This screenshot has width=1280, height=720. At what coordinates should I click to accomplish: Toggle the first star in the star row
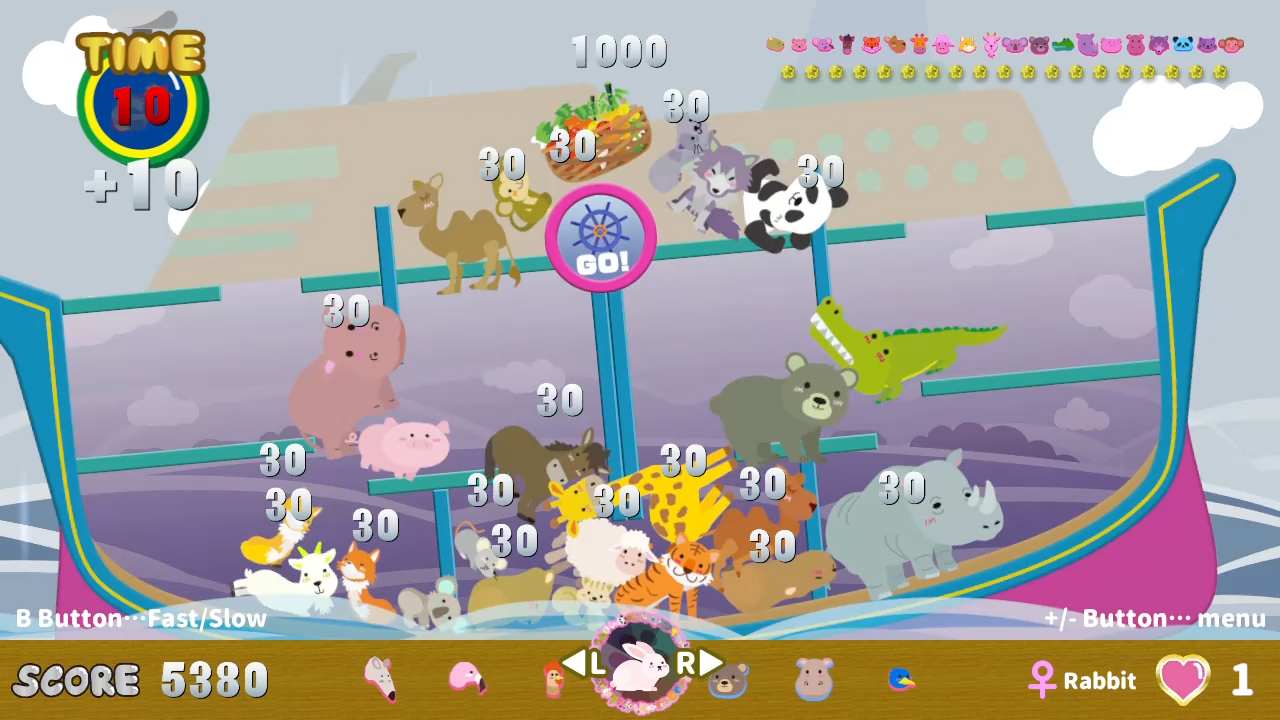[x=787, y=72]
